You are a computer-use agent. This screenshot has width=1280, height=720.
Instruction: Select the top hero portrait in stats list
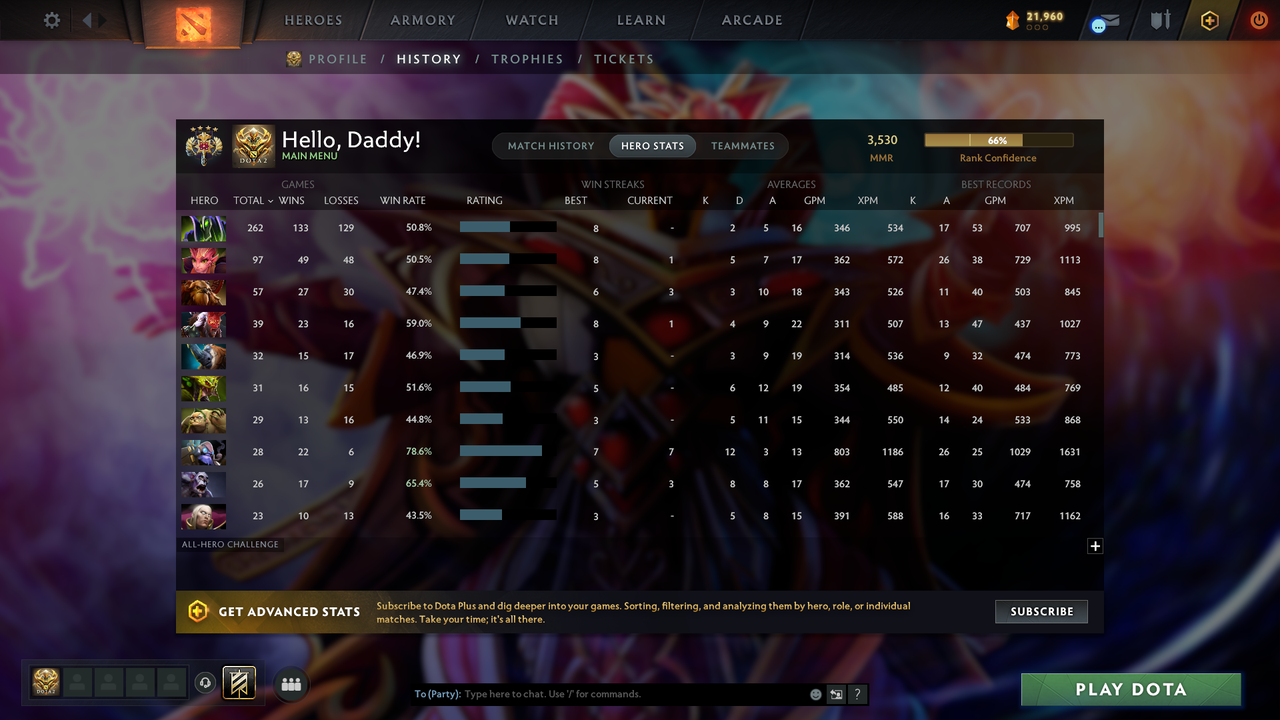[203, 227]
